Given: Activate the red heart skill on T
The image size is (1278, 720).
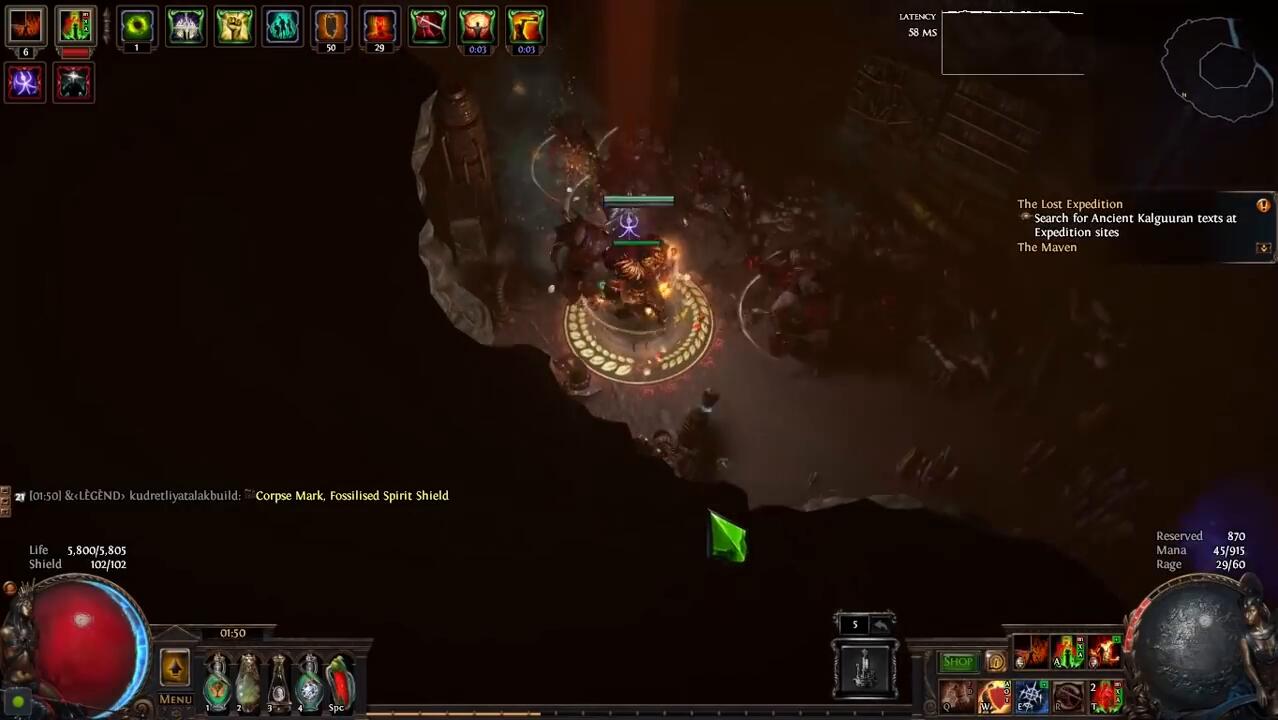Looking at the screenshot, I should click(x=1105, y=696).
